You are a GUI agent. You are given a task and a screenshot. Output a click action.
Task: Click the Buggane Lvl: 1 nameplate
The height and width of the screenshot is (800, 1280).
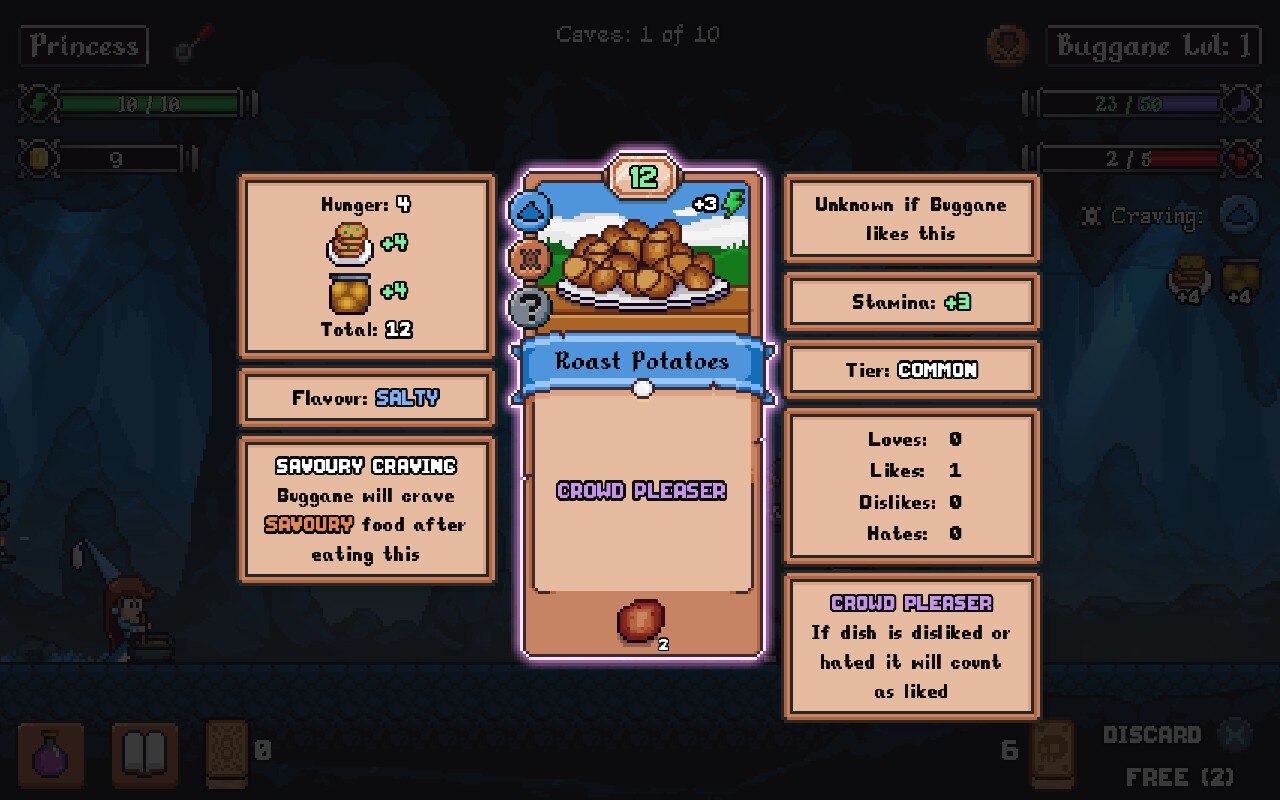[x=1153, y=46]
